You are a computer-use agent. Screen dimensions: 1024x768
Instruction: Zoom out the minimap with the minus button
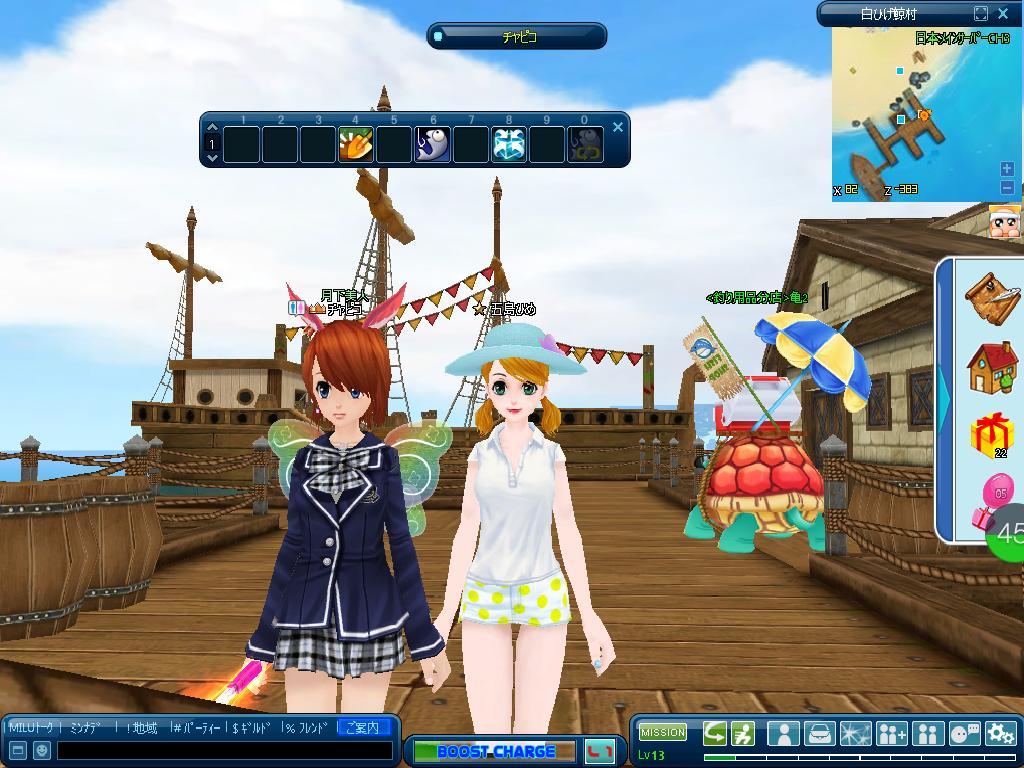point(1006,187)
